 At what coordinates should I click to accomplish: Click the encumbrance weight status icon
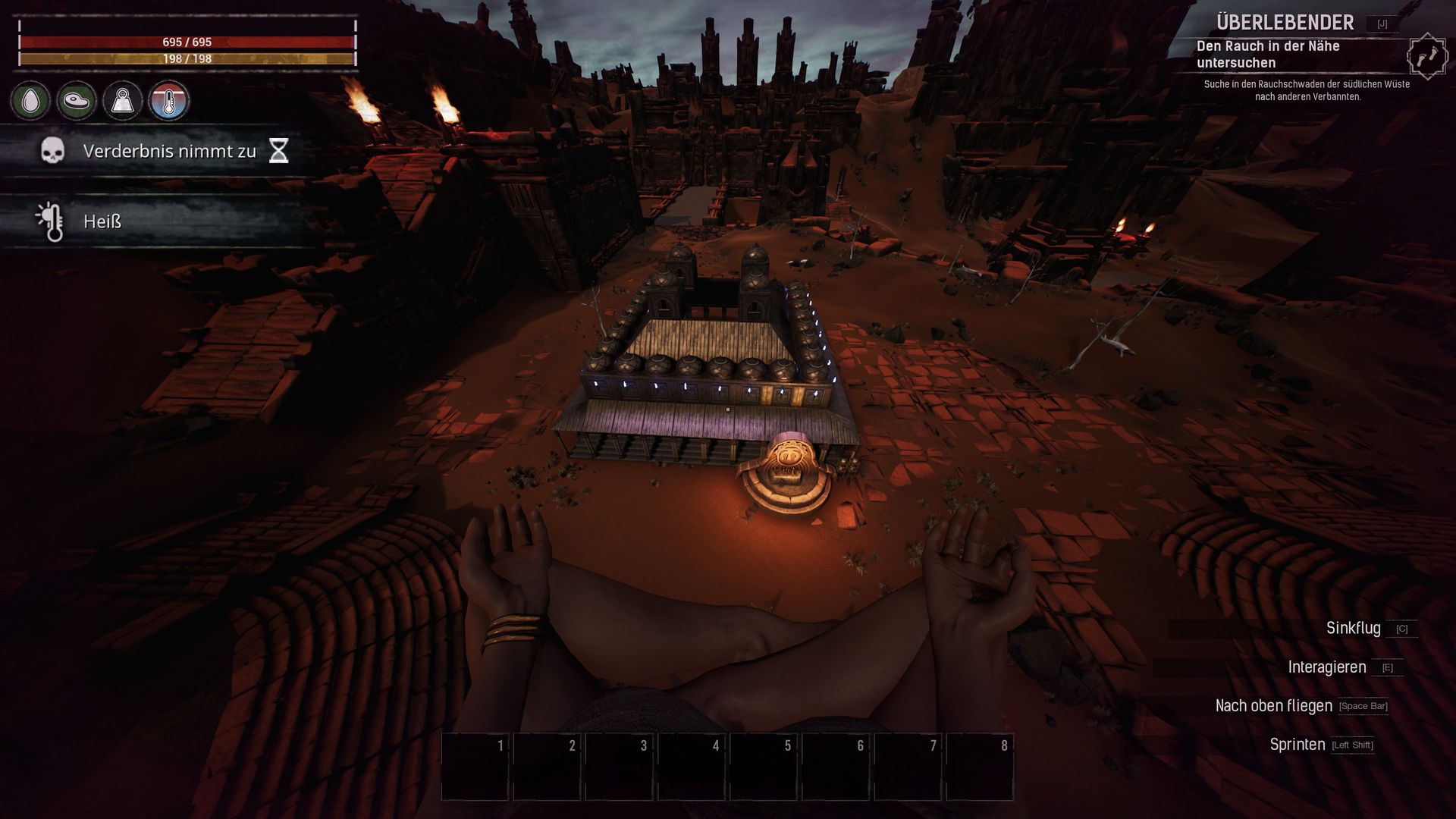[x=123, y=101]
